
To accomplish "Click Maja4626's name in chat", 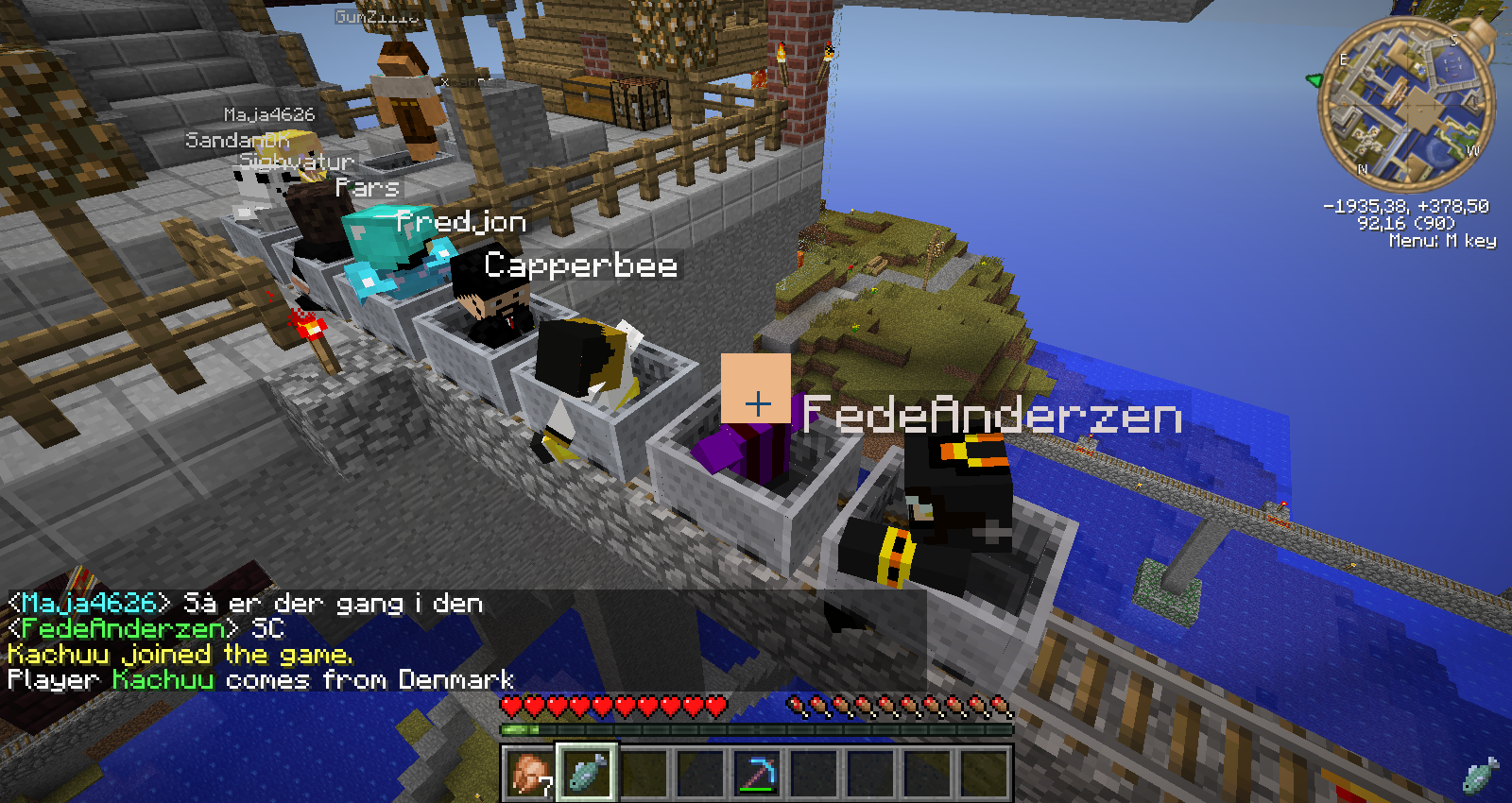I will 89,604.
